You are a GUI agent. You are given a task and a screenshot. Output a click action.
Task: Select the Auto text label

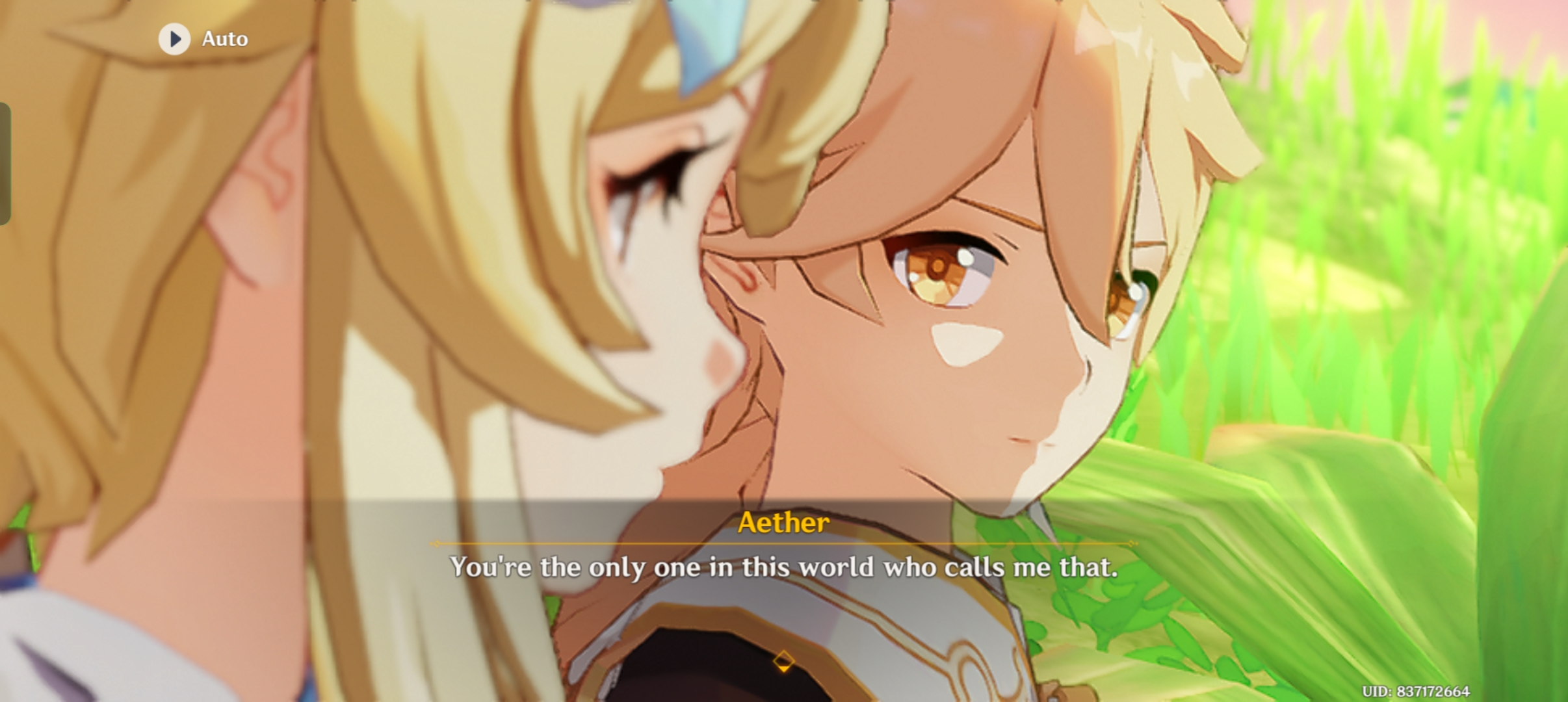click(224, 38)
